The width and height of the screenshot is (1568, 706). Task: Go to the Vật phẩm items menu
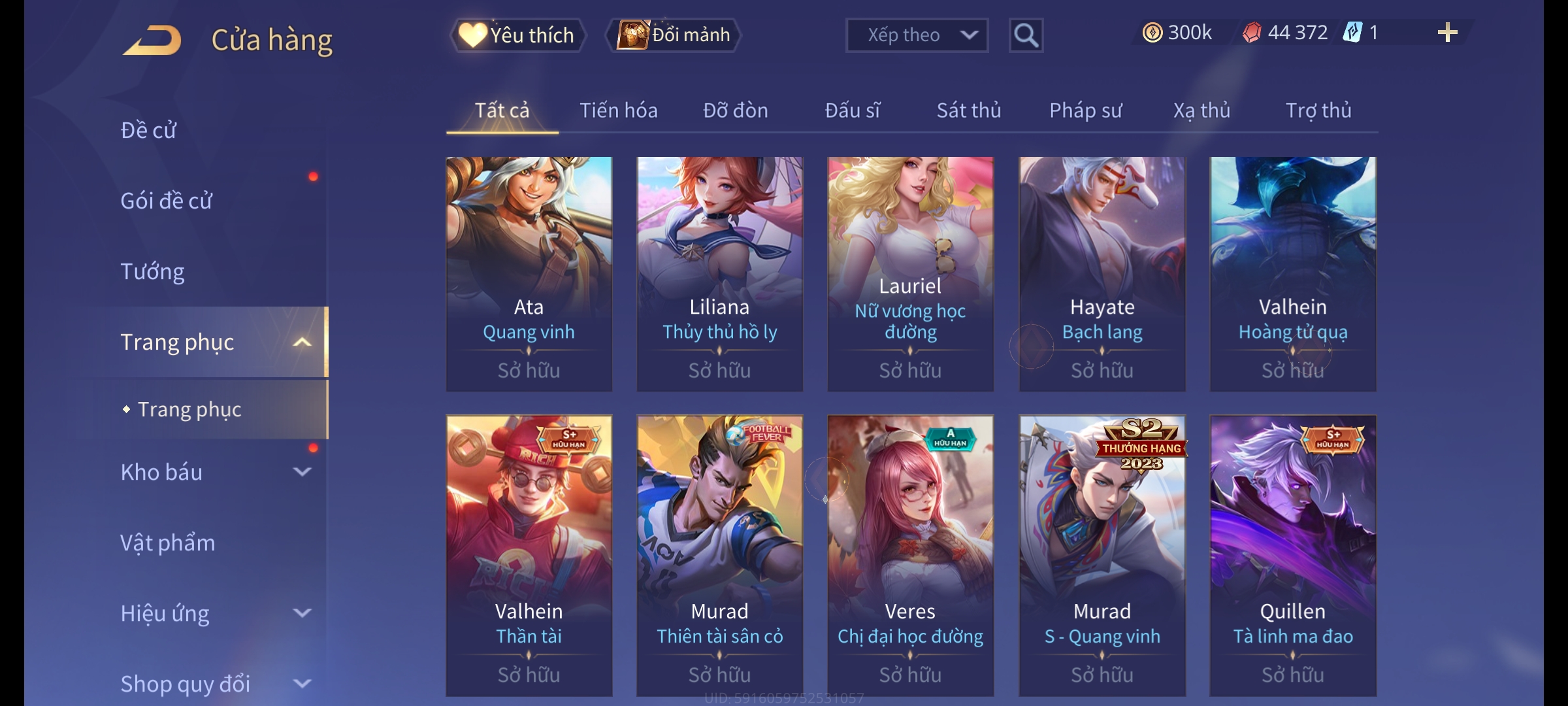click(168, 543)
